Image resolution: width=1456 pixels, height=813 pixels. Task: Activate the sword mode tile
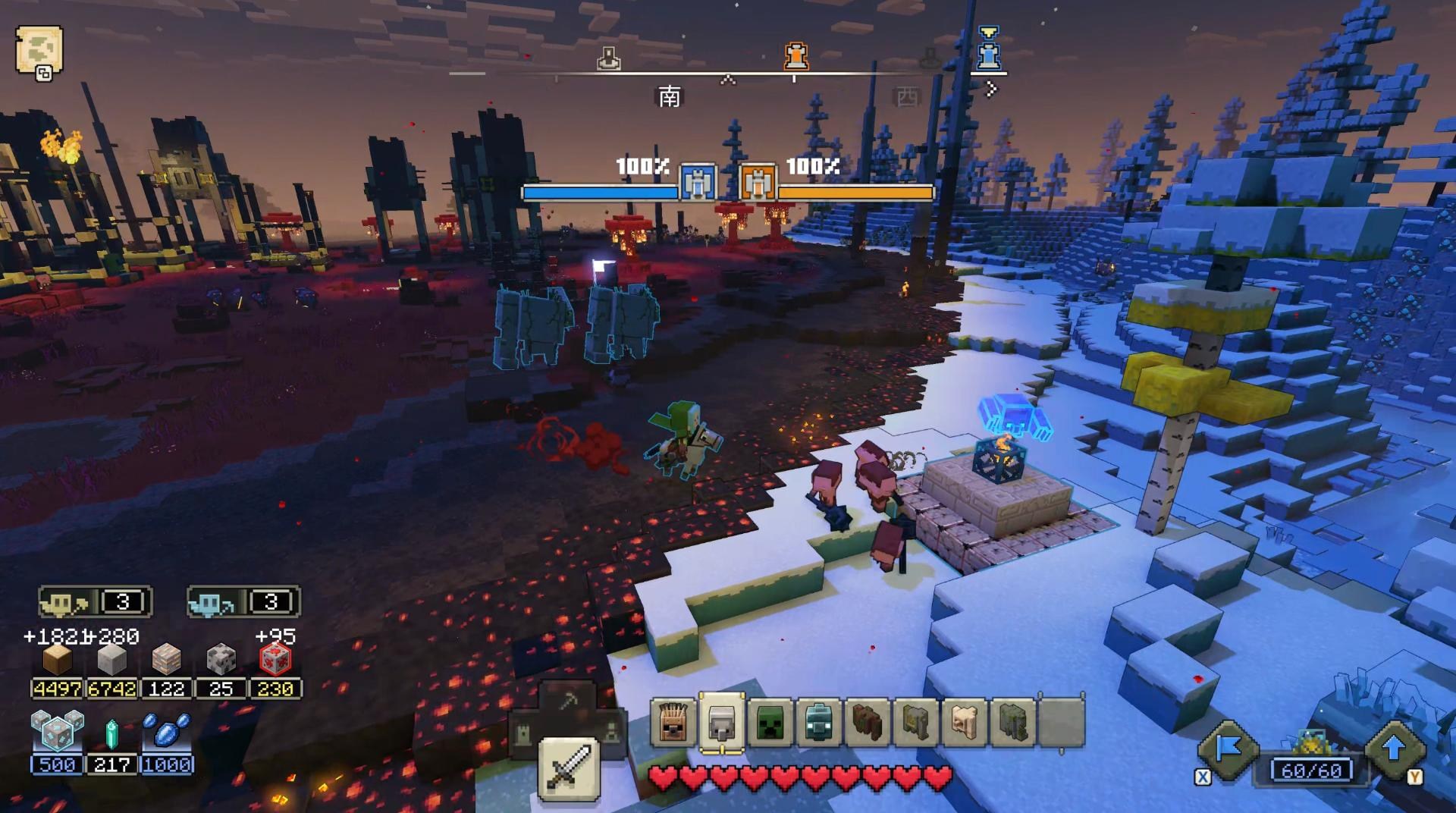click(569, 768)
